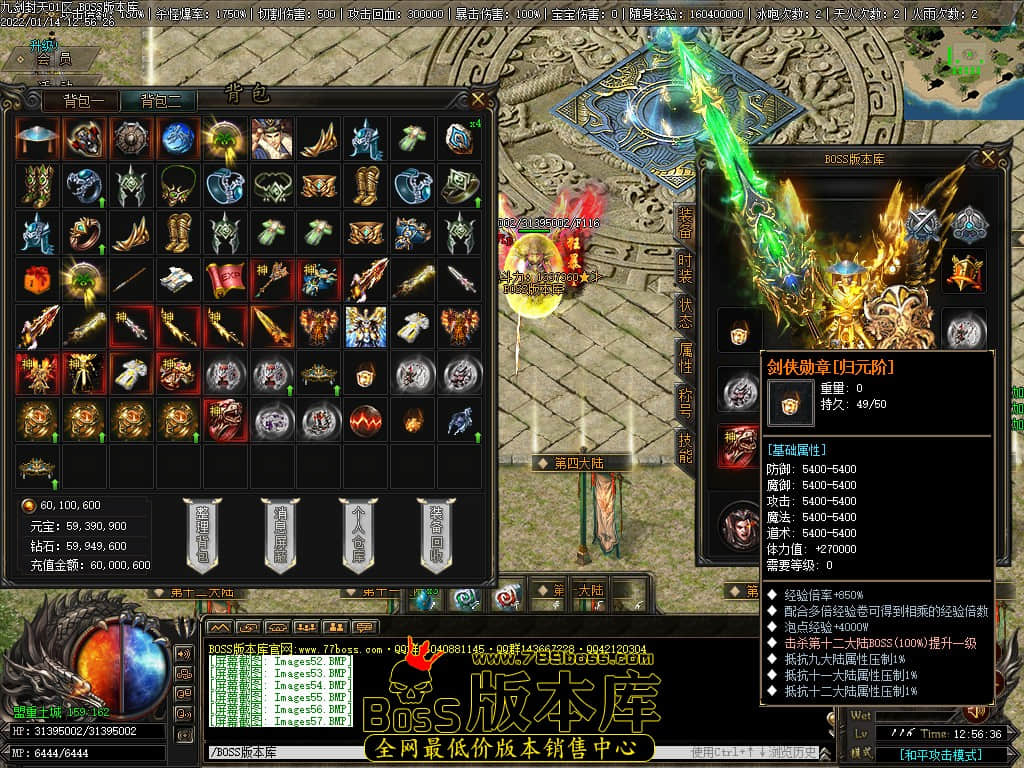
Task: Open the 技能 skills tab
Action: point(685,448)
